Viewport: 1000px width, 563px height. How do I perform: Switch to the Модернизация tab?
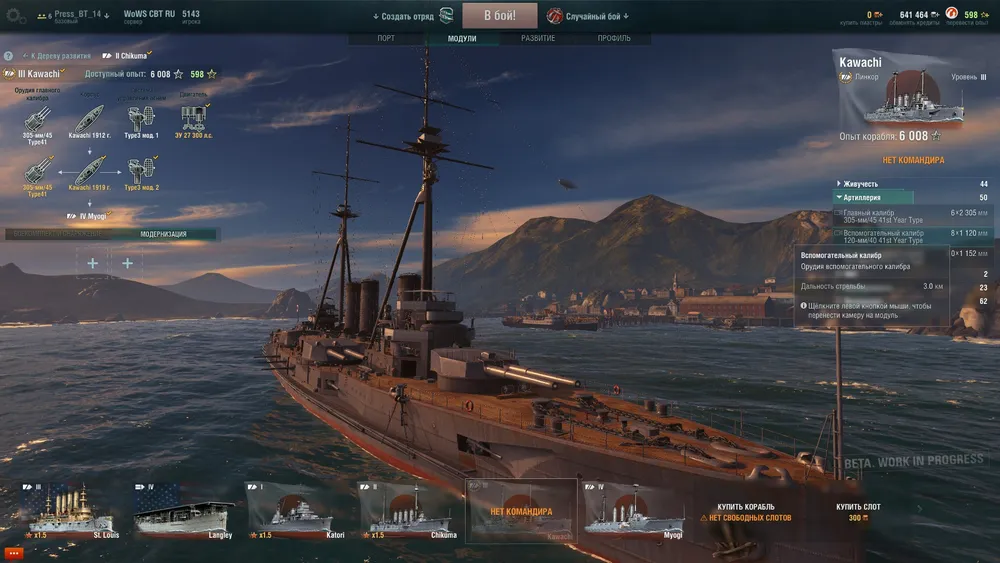[163, 235]
